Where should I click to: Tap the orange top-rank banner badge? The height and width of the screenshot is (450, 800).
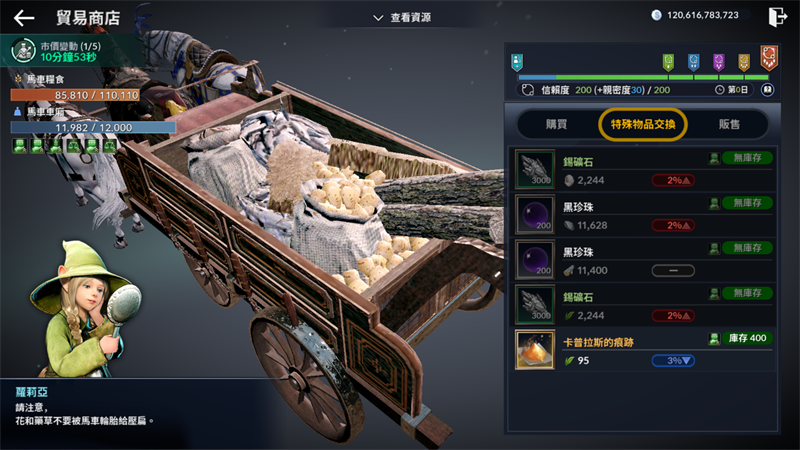768,58
